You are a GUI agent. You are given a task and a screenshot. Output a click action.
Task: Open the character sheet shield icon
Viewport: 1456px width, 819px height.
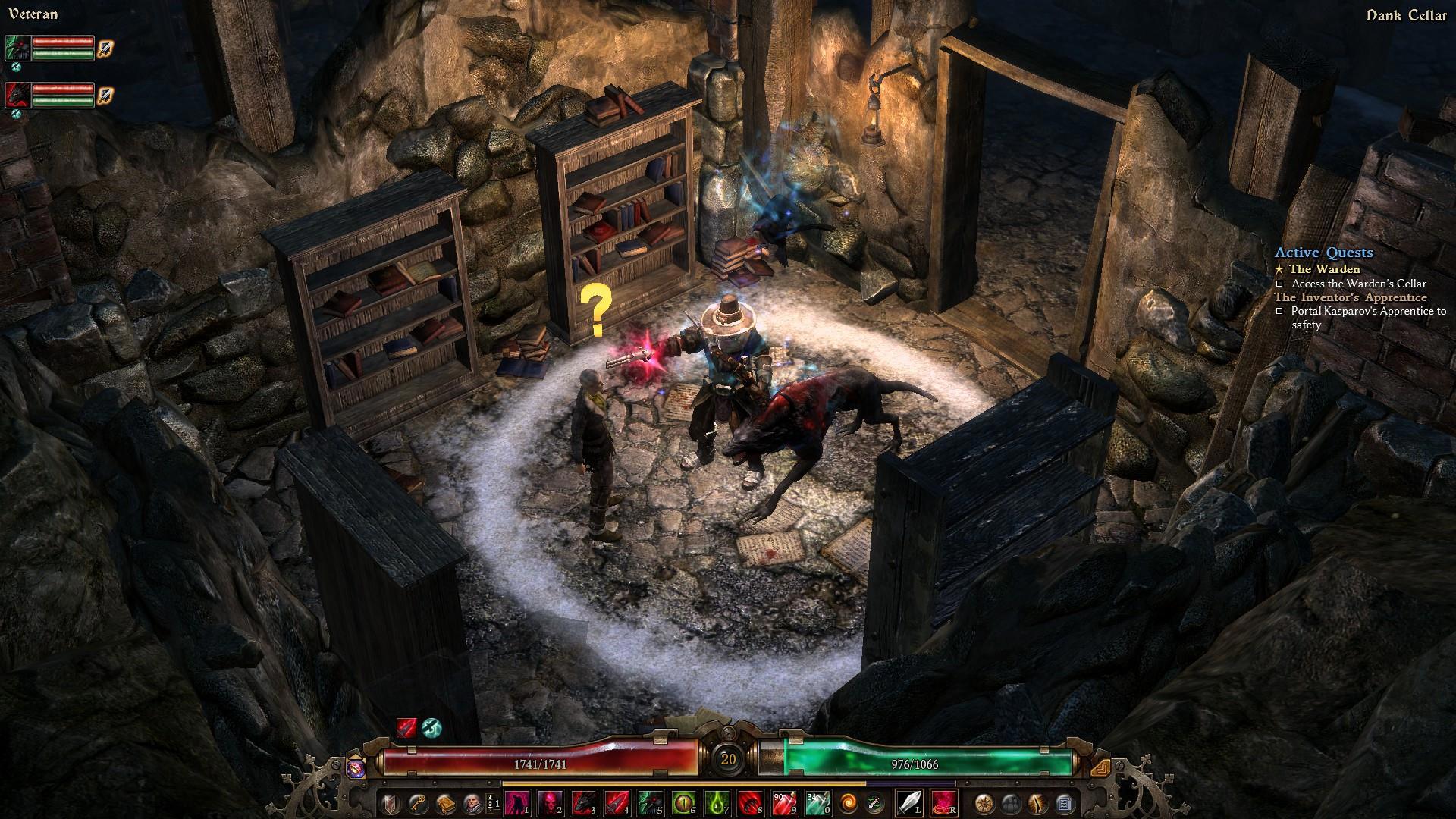coord(391,803)
